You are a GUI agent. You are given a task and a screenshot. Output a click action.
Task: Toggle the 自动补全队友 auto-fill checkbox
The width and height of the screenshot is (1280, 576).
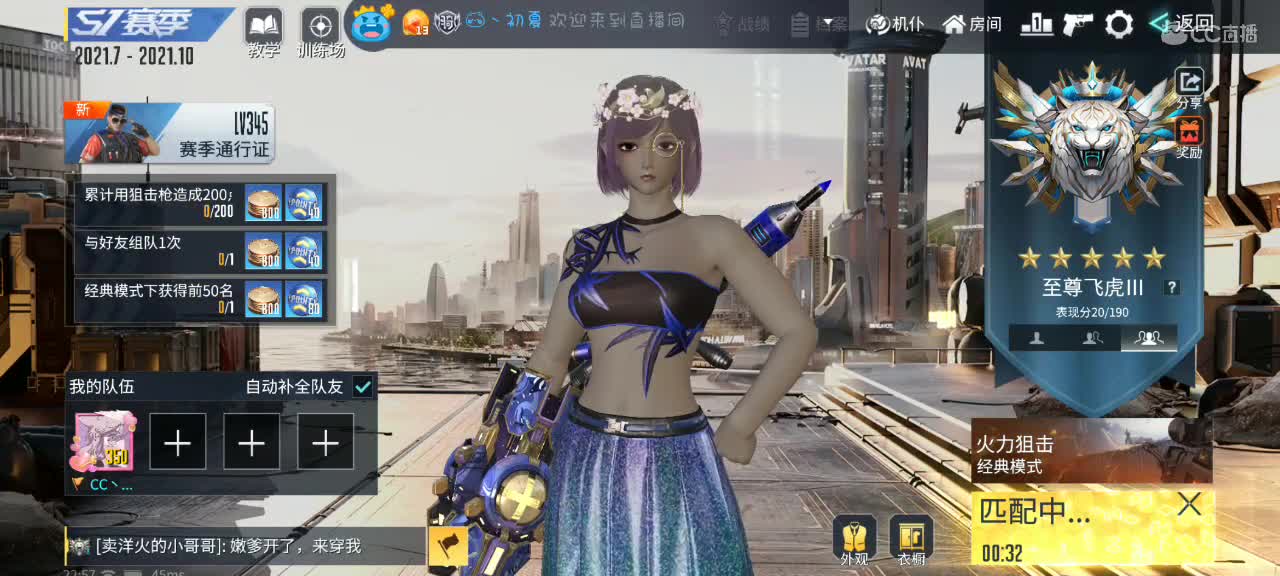(x=363, y=387)
